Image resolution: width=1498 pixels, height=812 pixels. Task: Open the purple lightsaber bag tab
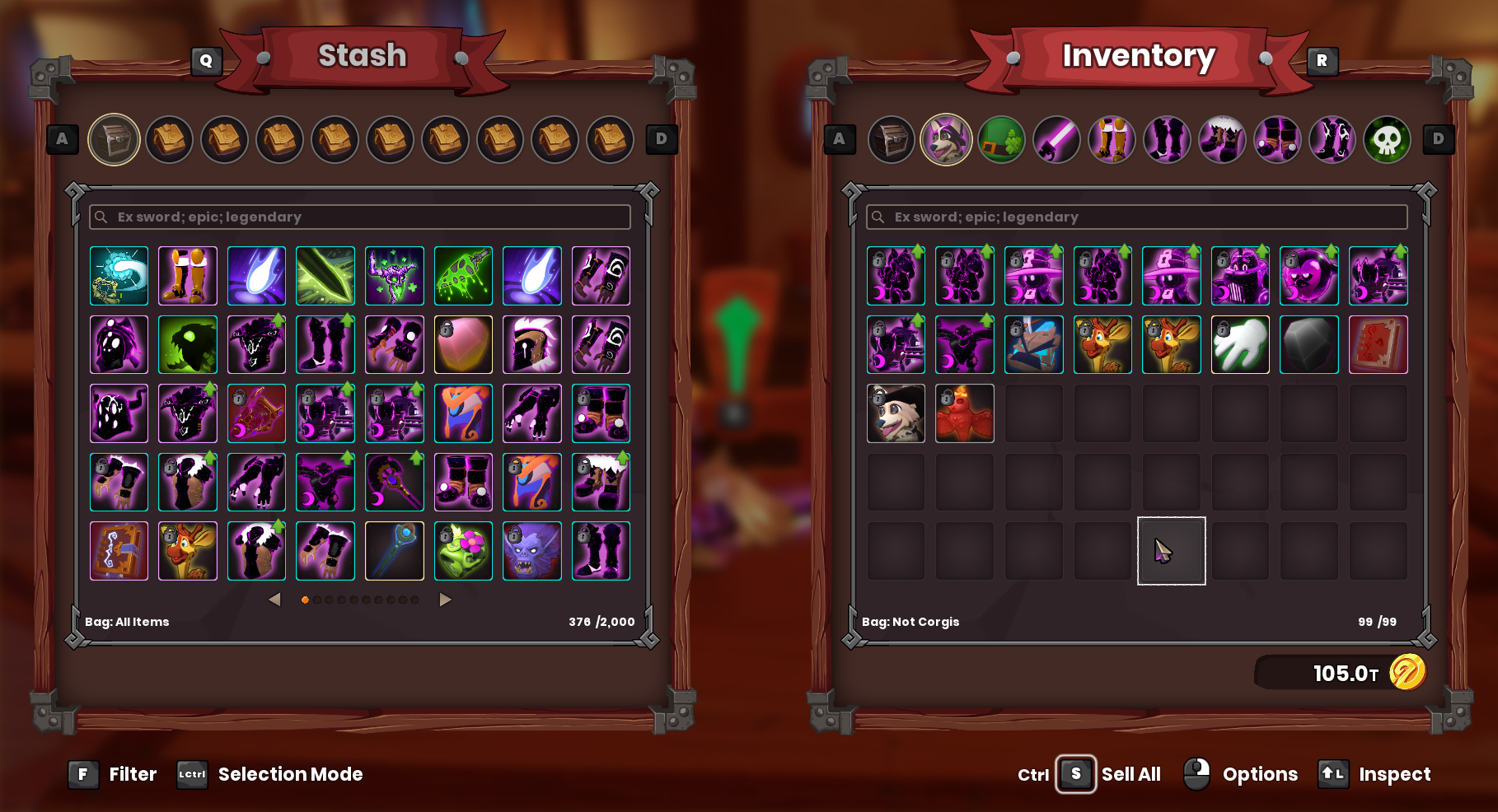click(x=1057, y=139)
